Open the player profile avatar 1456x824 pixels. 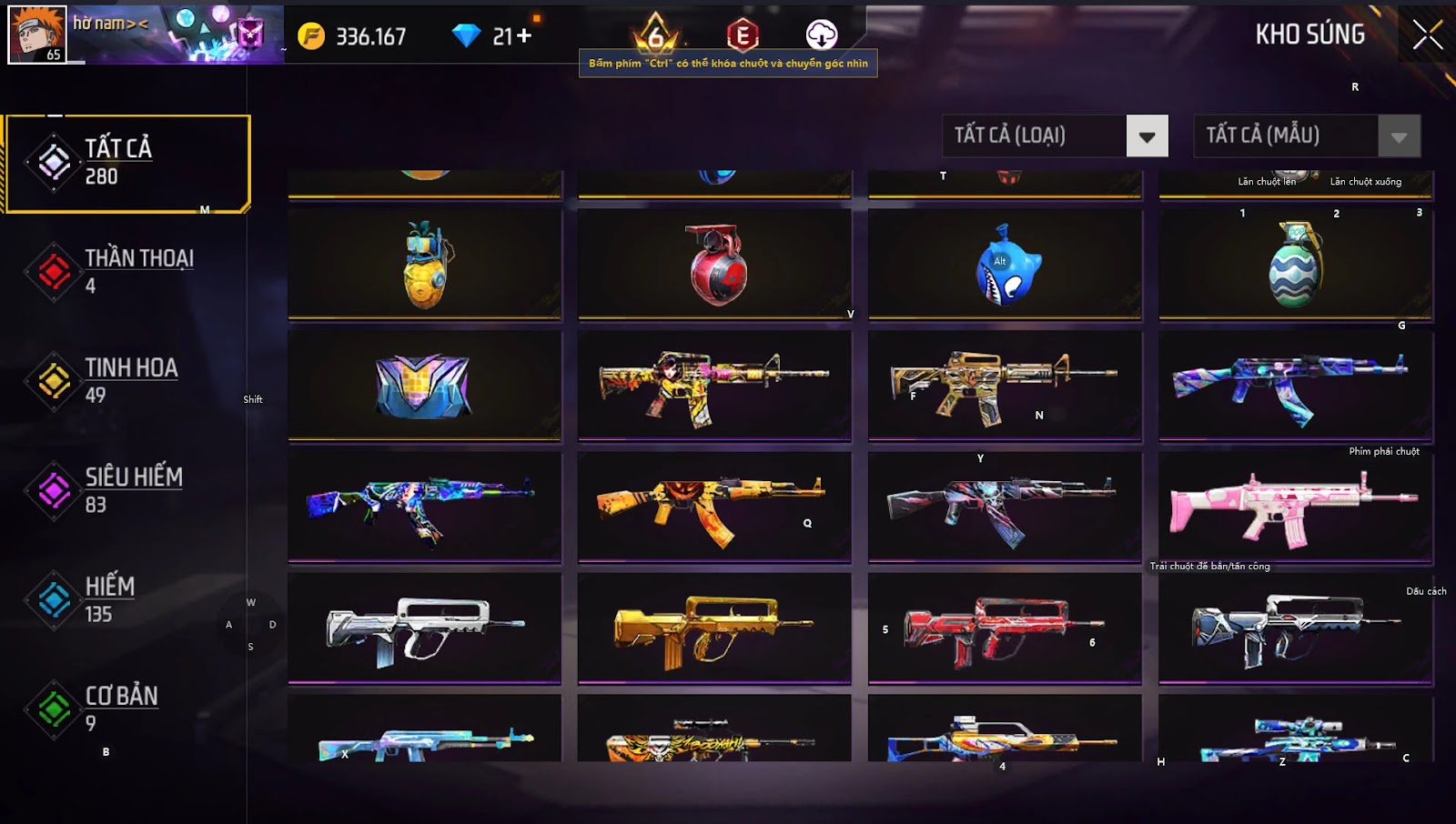point(37,35)
